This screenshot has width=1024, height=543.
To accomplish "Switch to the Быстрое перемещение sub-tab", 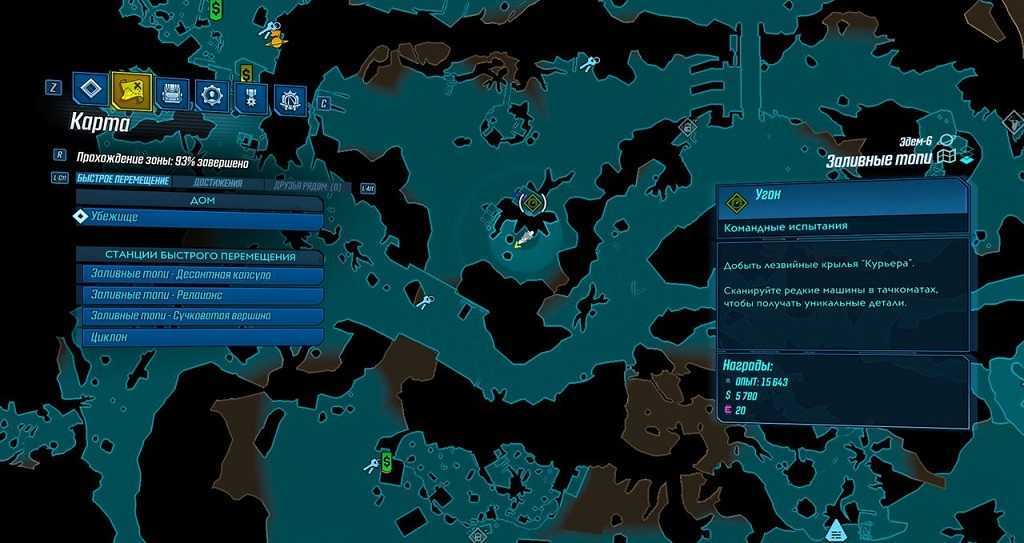I will [x=123, y=182].
